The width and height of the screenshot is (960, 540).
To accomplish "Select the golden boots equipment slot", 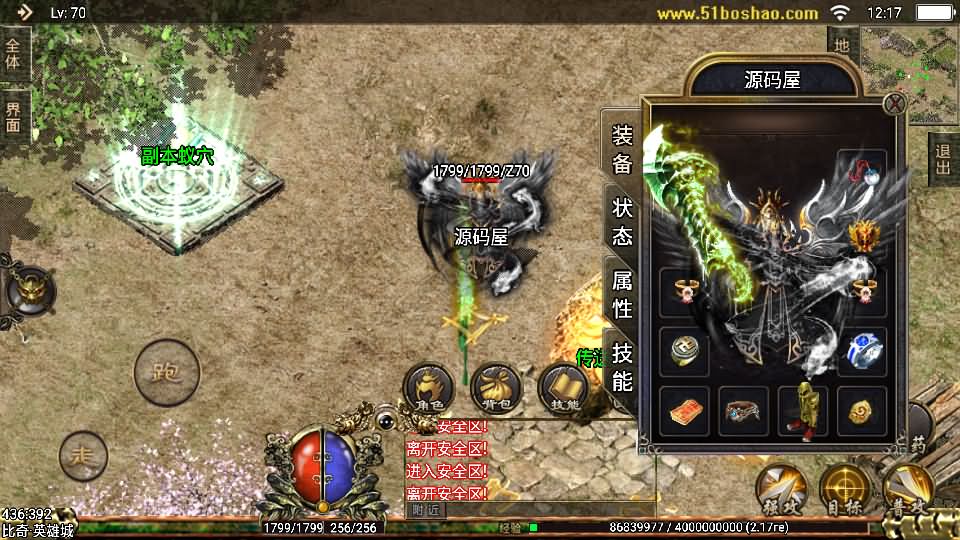I will click(x=802, y=411).
